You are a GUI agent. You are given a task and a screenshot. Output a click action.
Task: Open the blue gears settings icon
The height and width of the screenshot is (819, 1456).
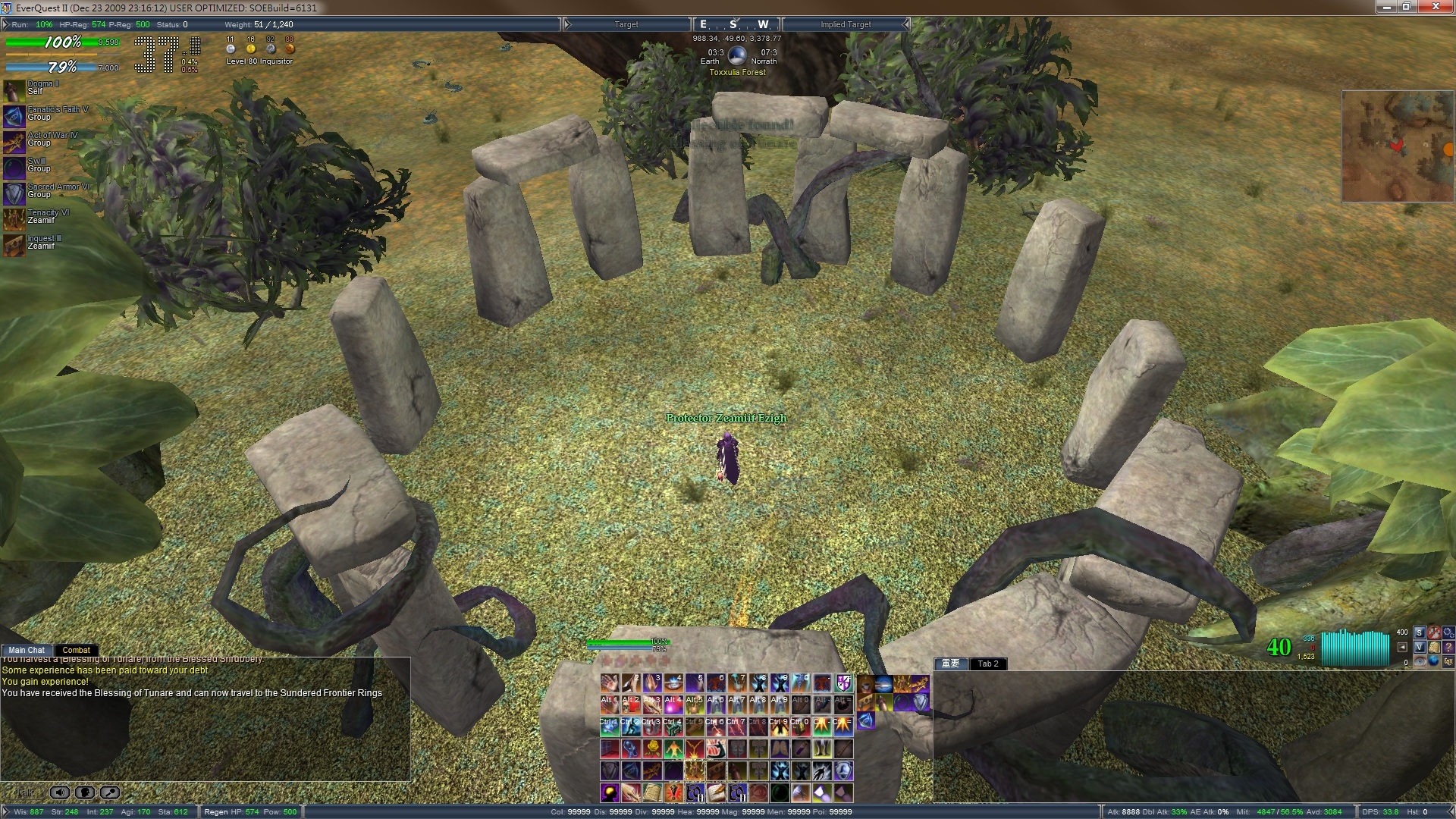coord(1448,632)
